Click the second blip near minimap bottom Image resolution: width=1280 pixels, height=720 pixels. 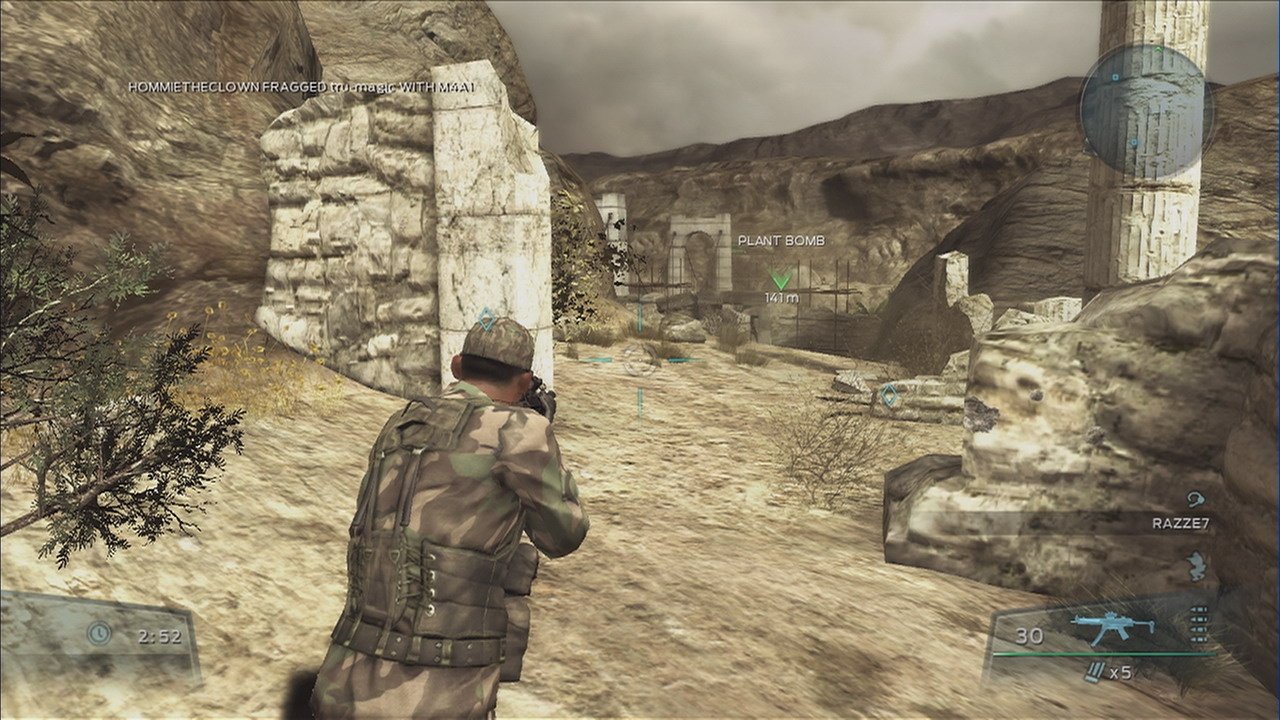(1133, 141)
